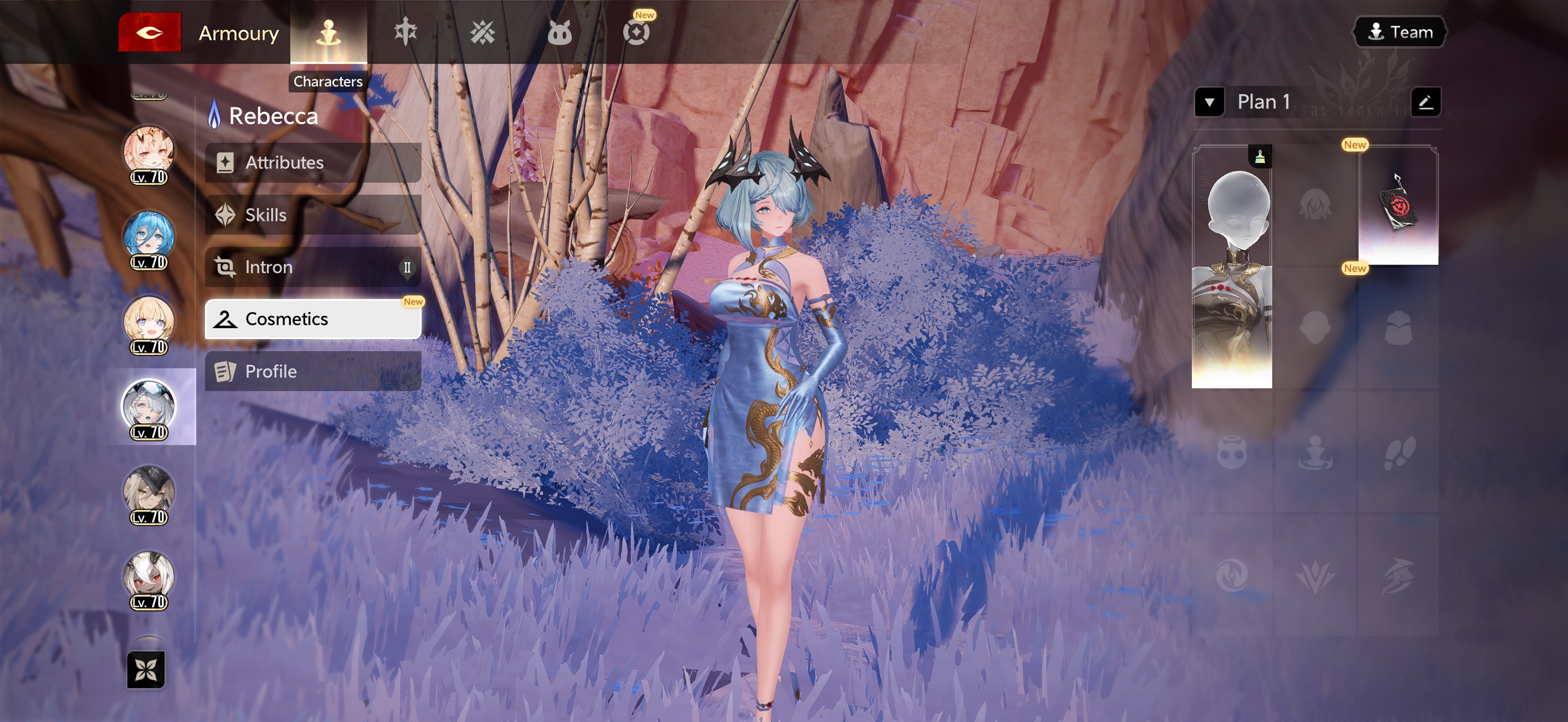
Task: Open the cat-face pet tab
Action: (x=559, y=32)
